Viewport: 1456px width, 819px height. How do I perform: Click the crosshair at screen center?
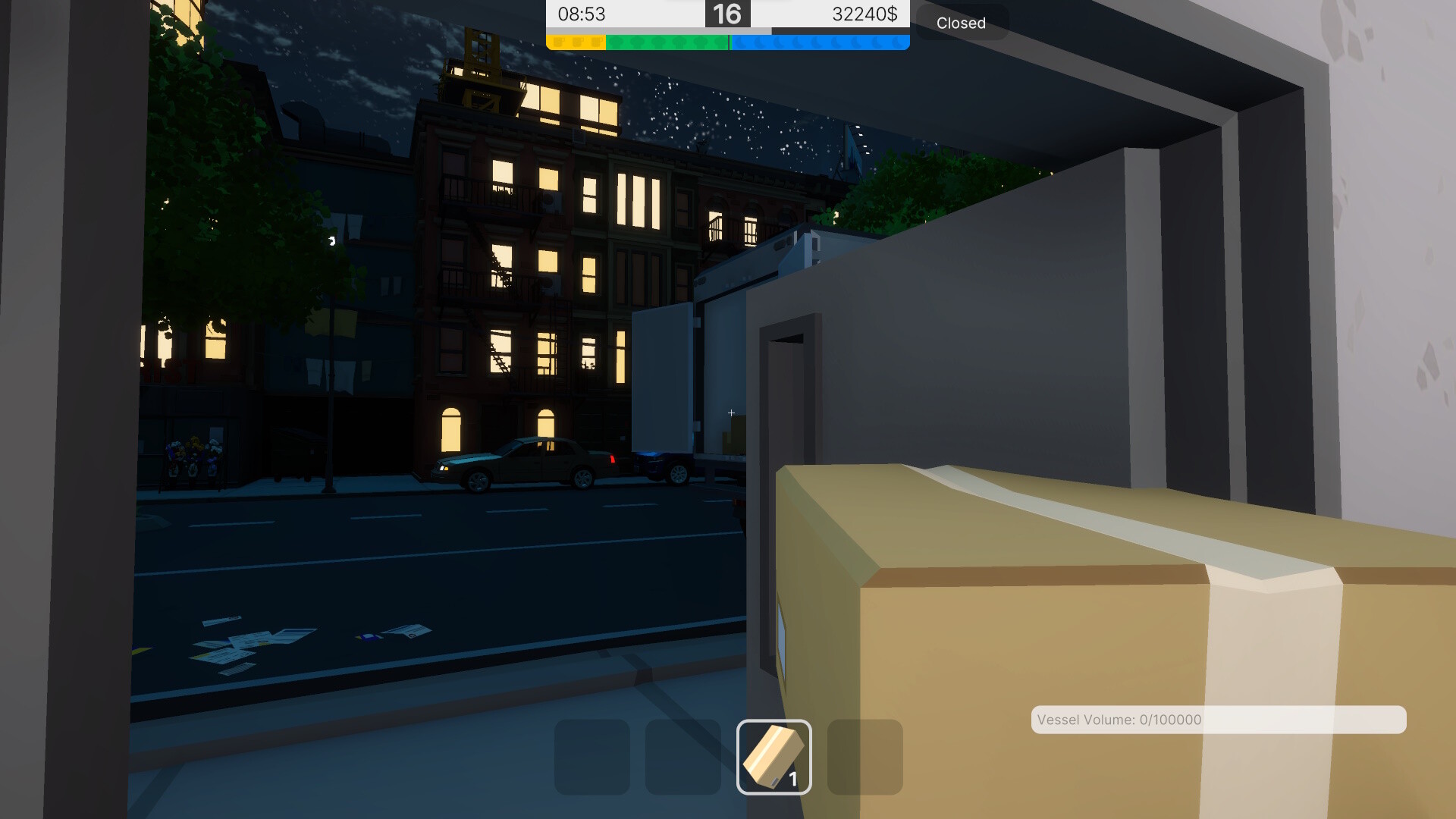[730, 413]
